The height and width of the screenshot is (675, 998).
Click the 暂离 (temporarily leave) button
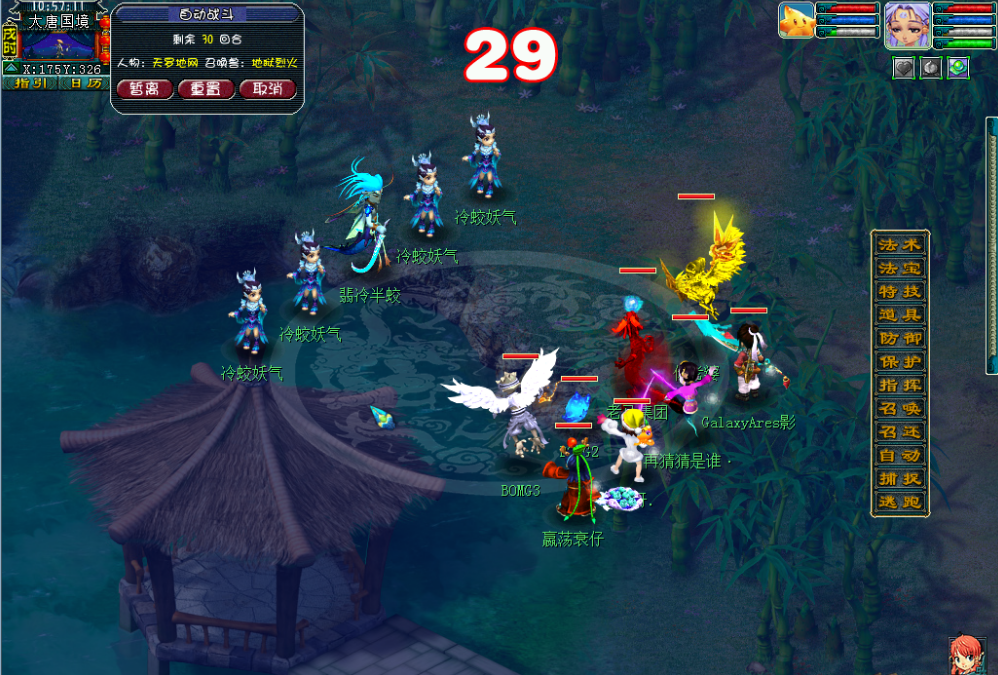click(x=145, y=89)
